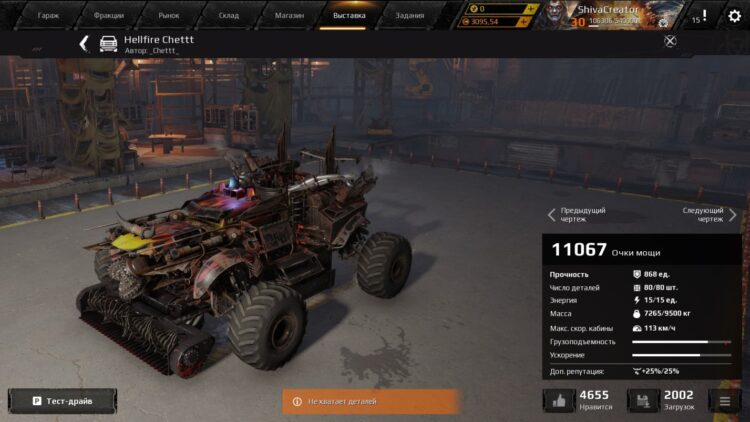Go back with the left arrow
Screen dimensions: 750x422
(x=84, y=44)
